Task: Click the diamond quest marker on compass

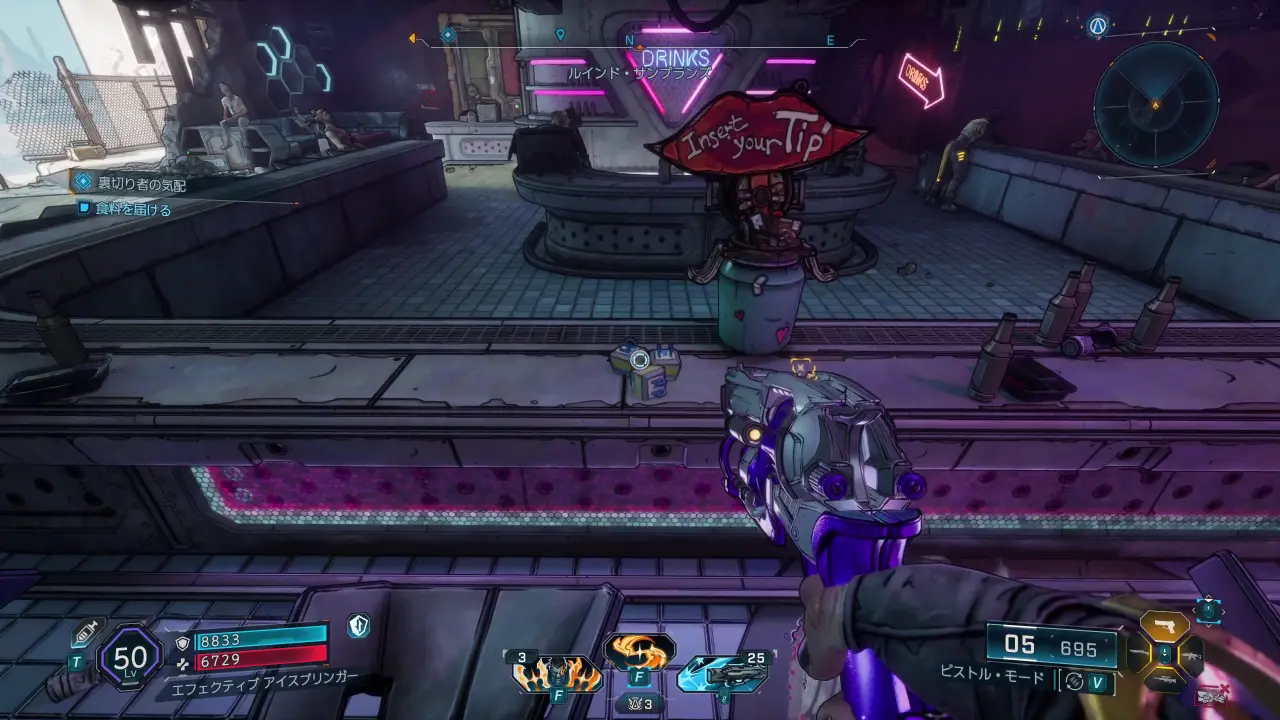Action: click(448, 35)
